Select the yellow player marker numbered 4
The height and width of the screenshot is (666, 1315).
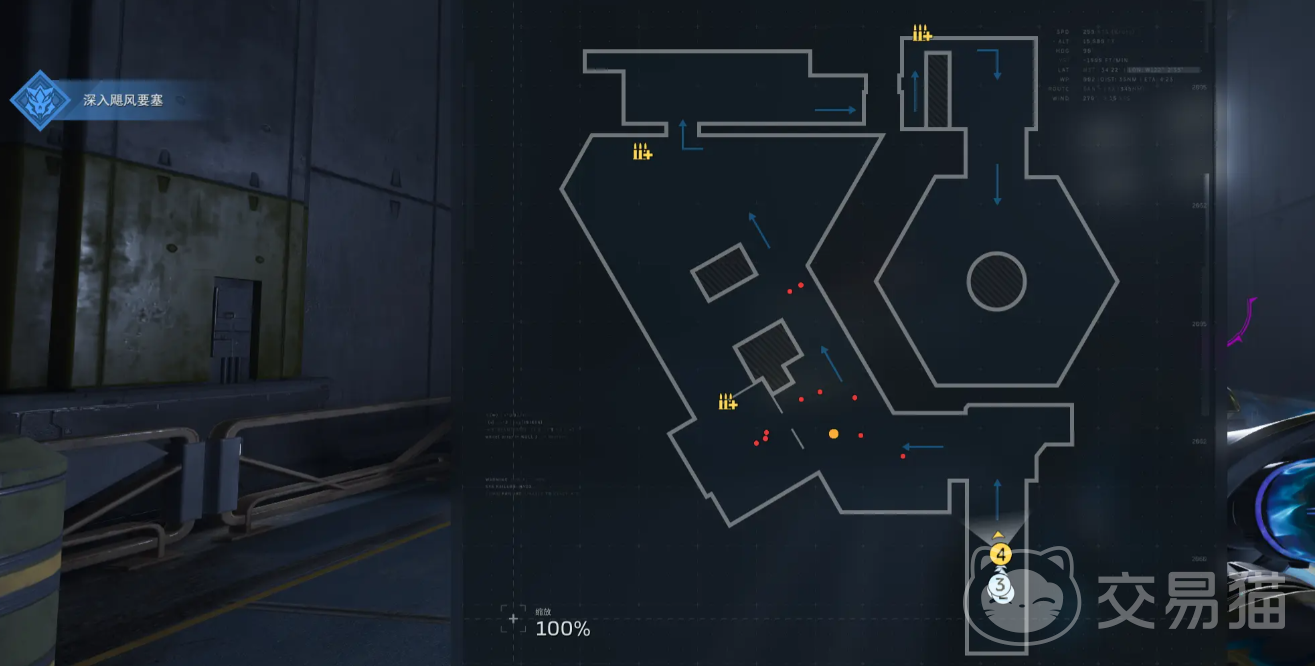pyautogui.click(x=1001, y=554)
